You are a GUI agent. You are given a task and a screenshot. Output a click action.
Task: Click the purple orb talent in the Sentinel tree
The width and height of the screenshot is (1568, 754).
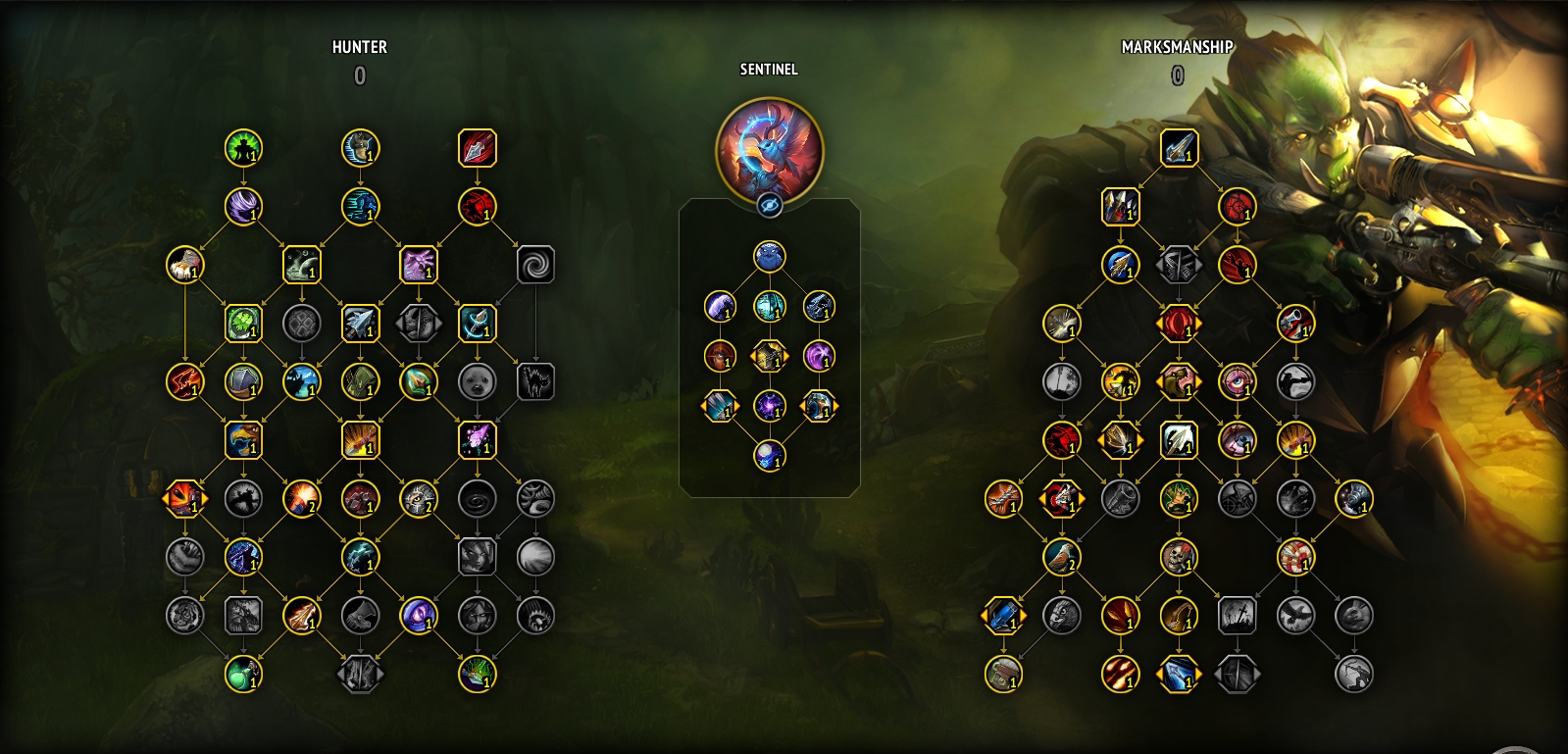[772, 405]
